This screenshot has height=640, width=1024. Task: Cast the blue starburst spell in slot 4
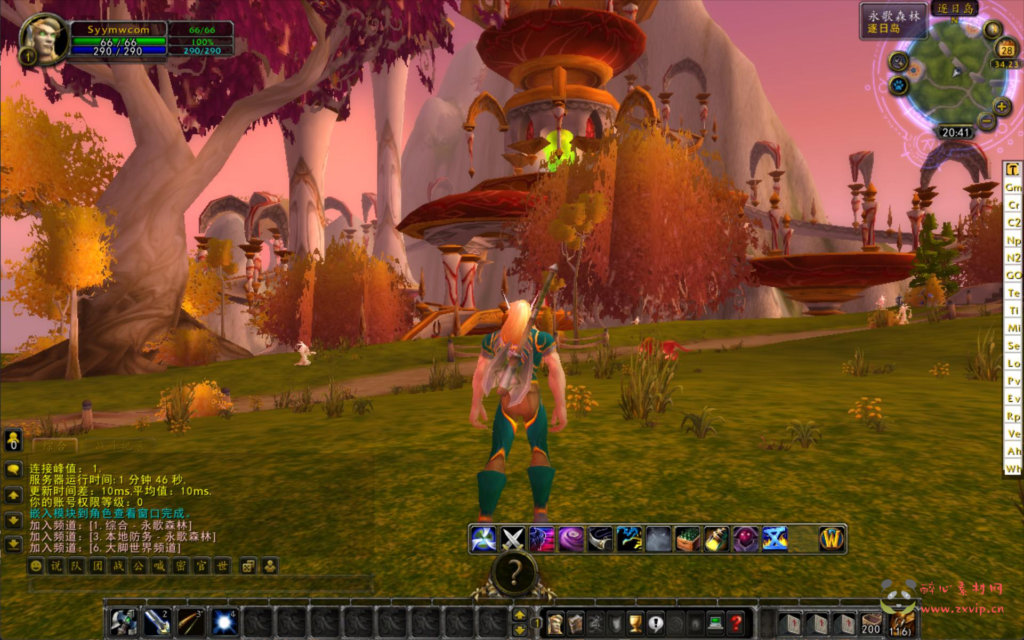[x=224, y=622]
